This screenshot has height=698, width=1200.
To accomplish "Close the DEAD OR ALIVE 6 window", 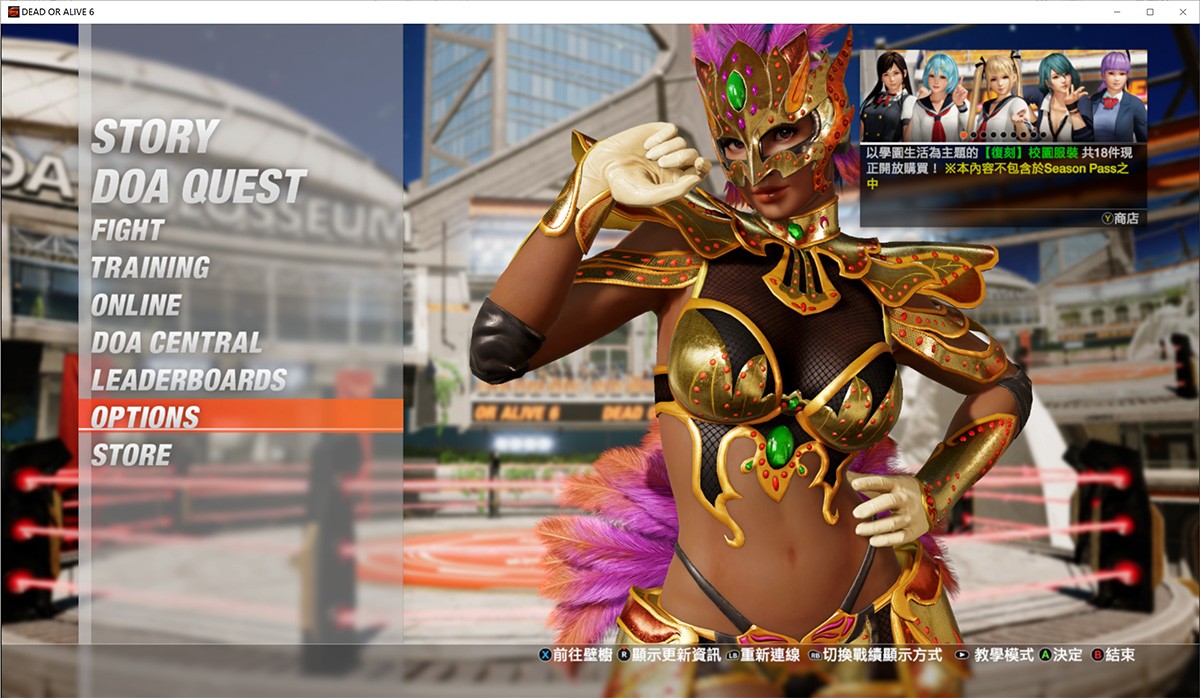I will coord(1179,11).
